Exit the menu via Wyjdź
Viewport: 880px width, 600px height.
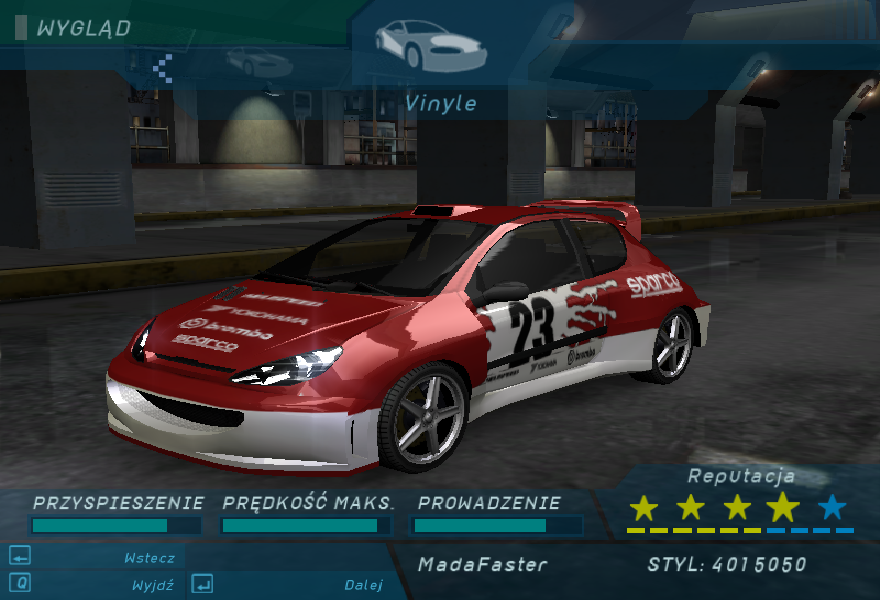152,585
